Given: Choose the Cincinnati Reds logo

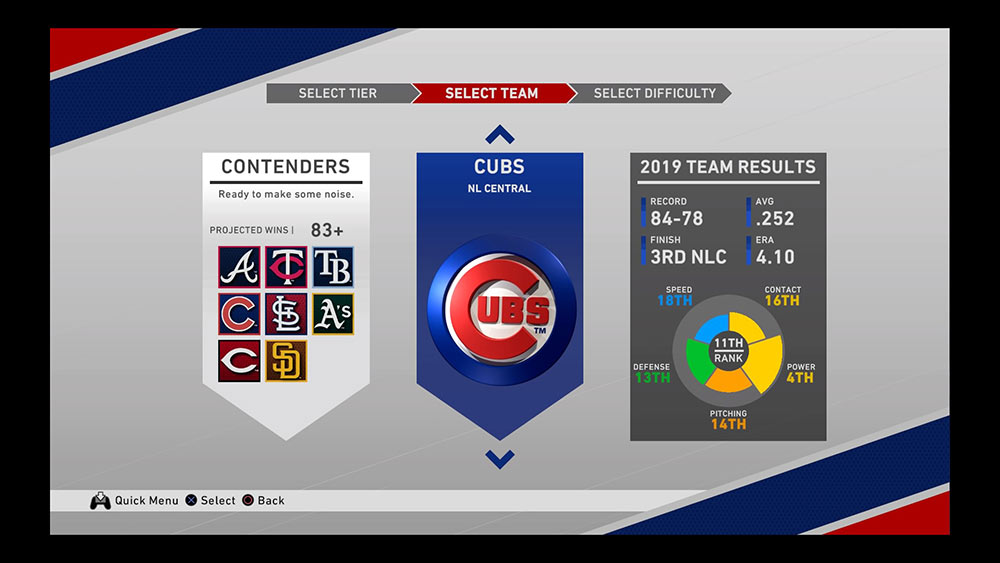Looking at the screenshot, I should pos(240,361).
